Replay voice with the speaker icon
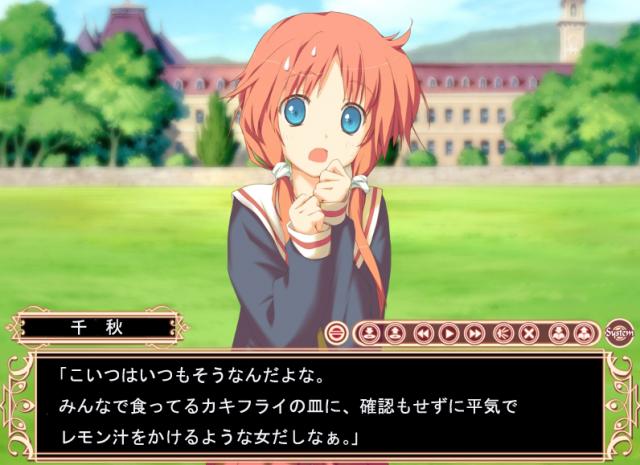This screenshot has width=640, height=465. pyautogui.click(x=503, y=333)
